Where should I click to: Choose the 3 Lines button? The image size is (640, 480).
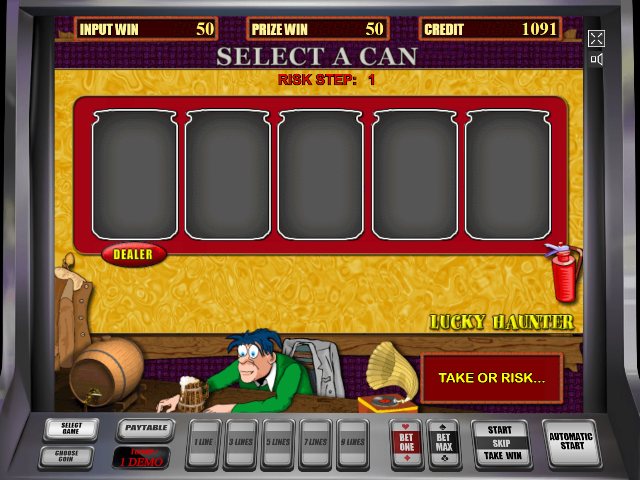tap(240, 442)
